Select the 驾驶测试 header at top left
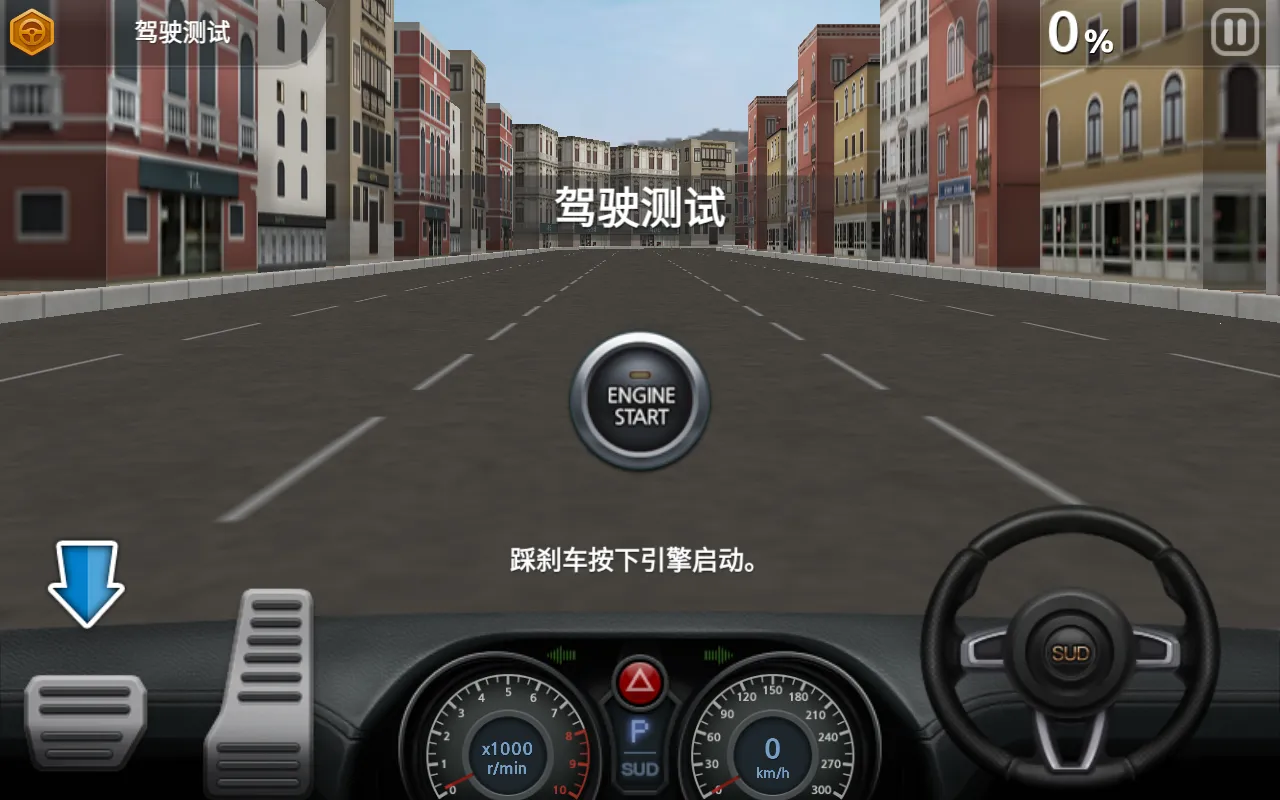The image size is (1280, 800). tap(183, 33)
